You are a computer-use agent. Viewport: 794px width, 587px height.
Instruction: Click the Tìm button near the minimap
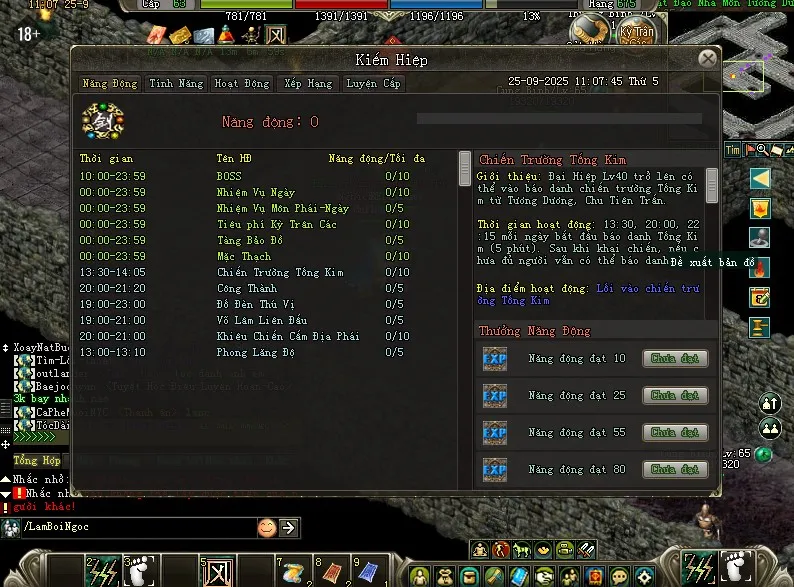[733, 150]
